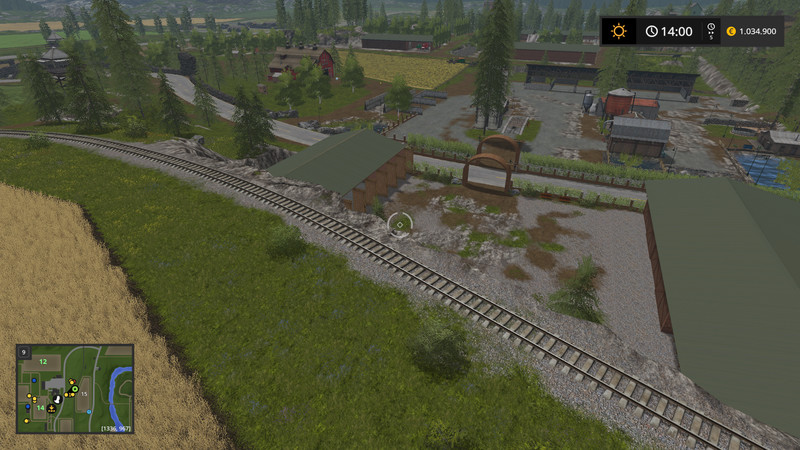Select the time scale speed icon
The height and width of the screenshot is (450, 800).
[x=711, y=31]
